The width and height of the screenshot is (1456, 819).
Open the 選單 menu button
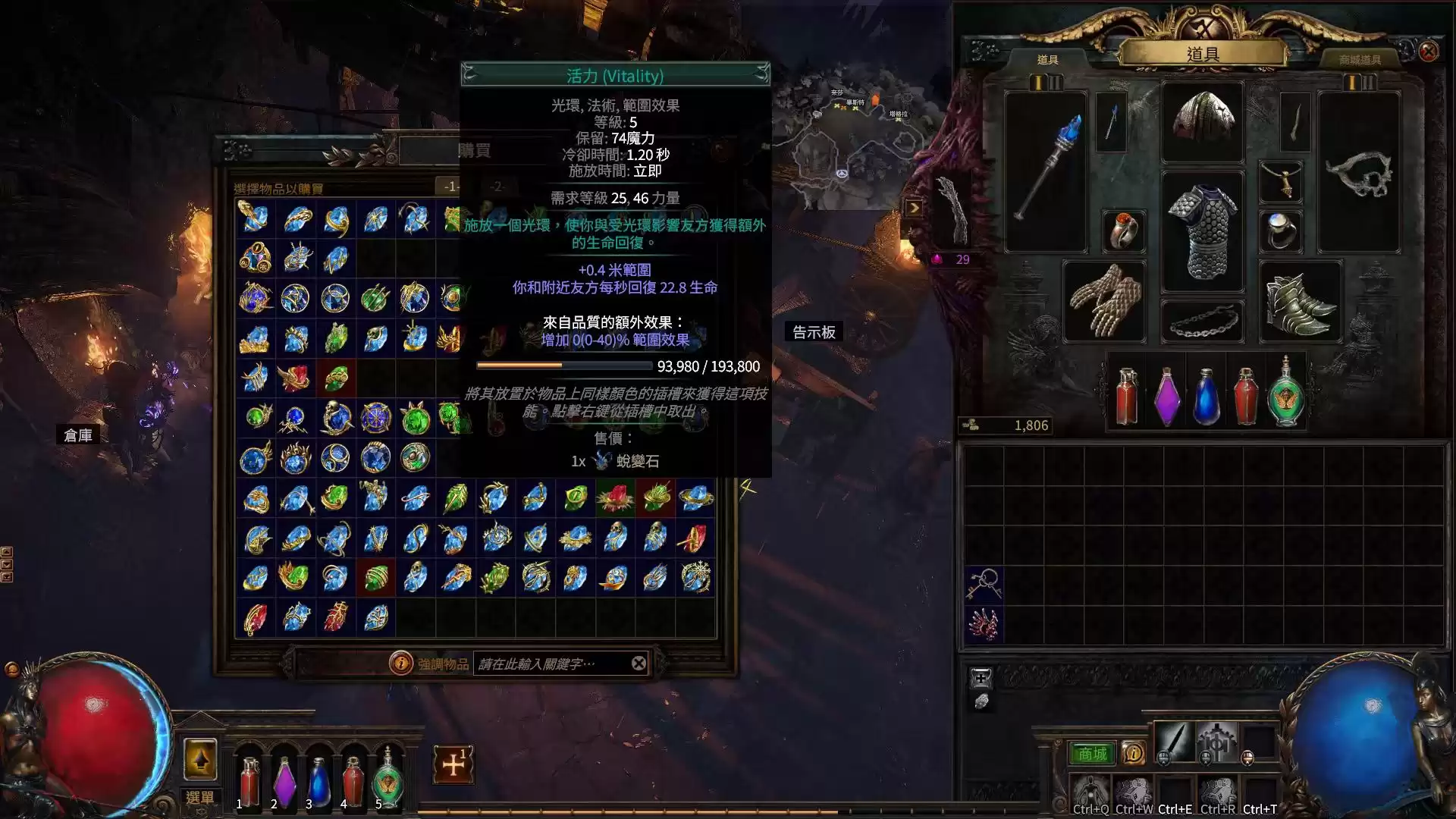(x=200, y=798)
